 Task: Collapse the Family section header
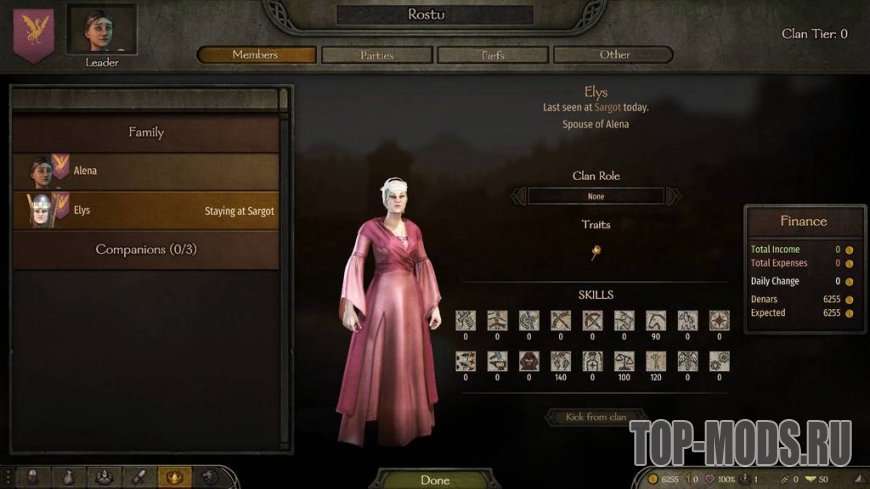146,132
